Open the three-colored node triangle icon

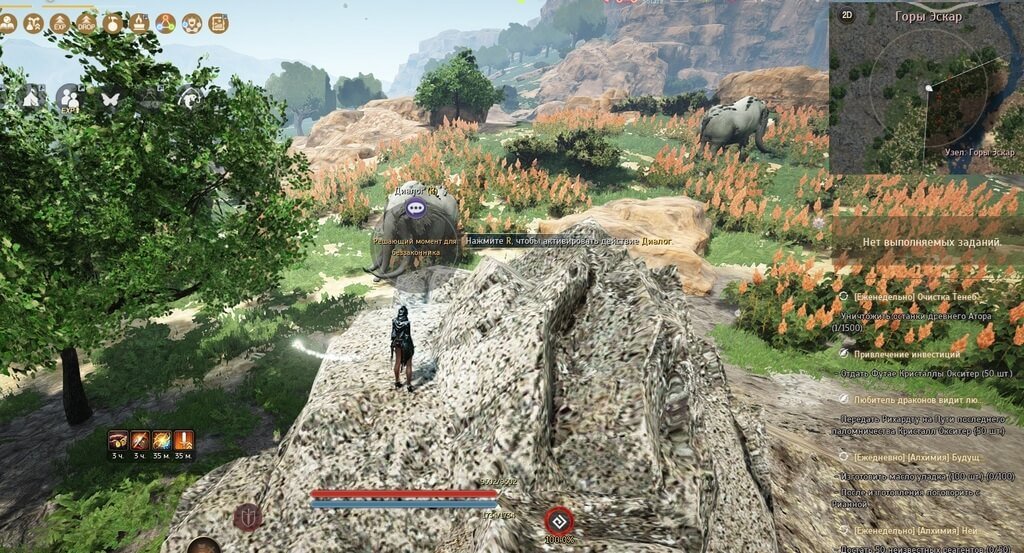point(165,23)
